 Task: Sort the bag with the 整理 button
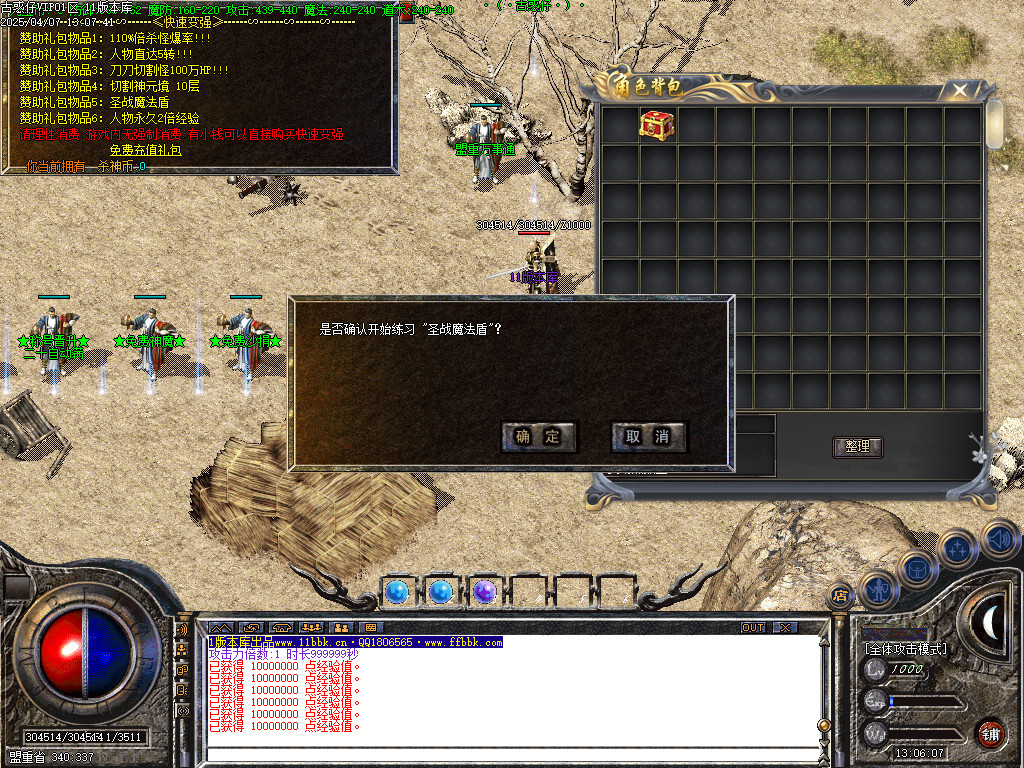pos(857,447)
